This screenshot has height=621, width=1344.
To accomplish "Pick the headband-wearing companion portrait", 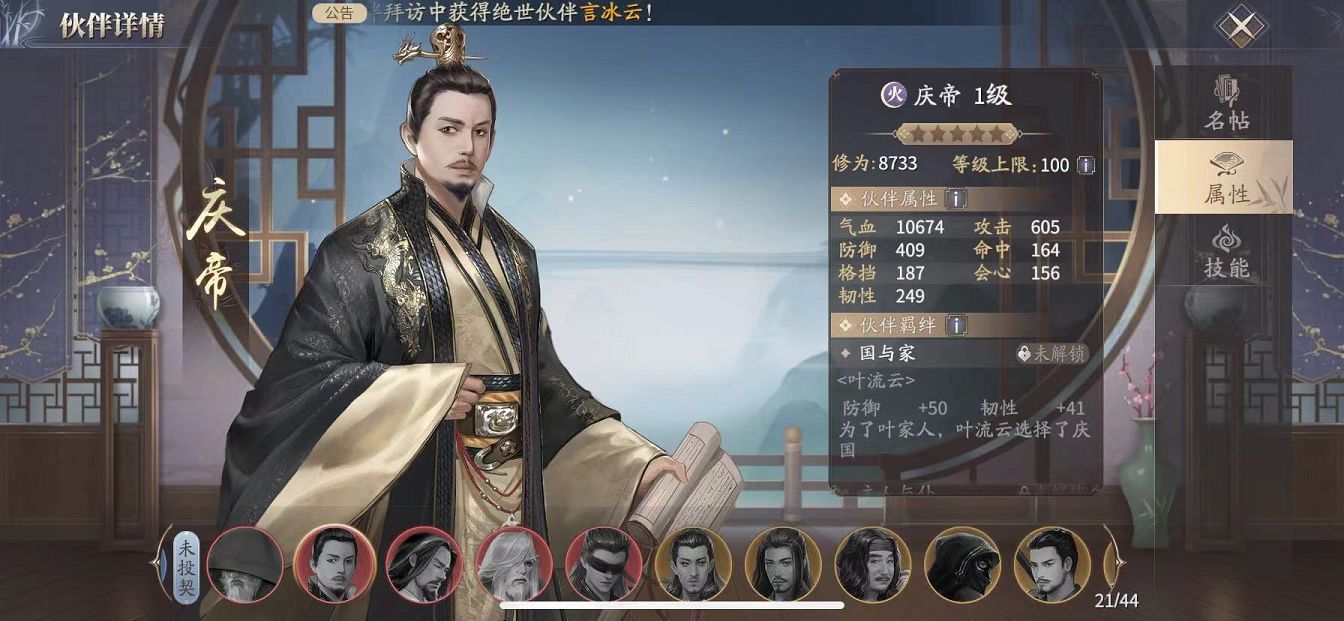I will (873, 564).
